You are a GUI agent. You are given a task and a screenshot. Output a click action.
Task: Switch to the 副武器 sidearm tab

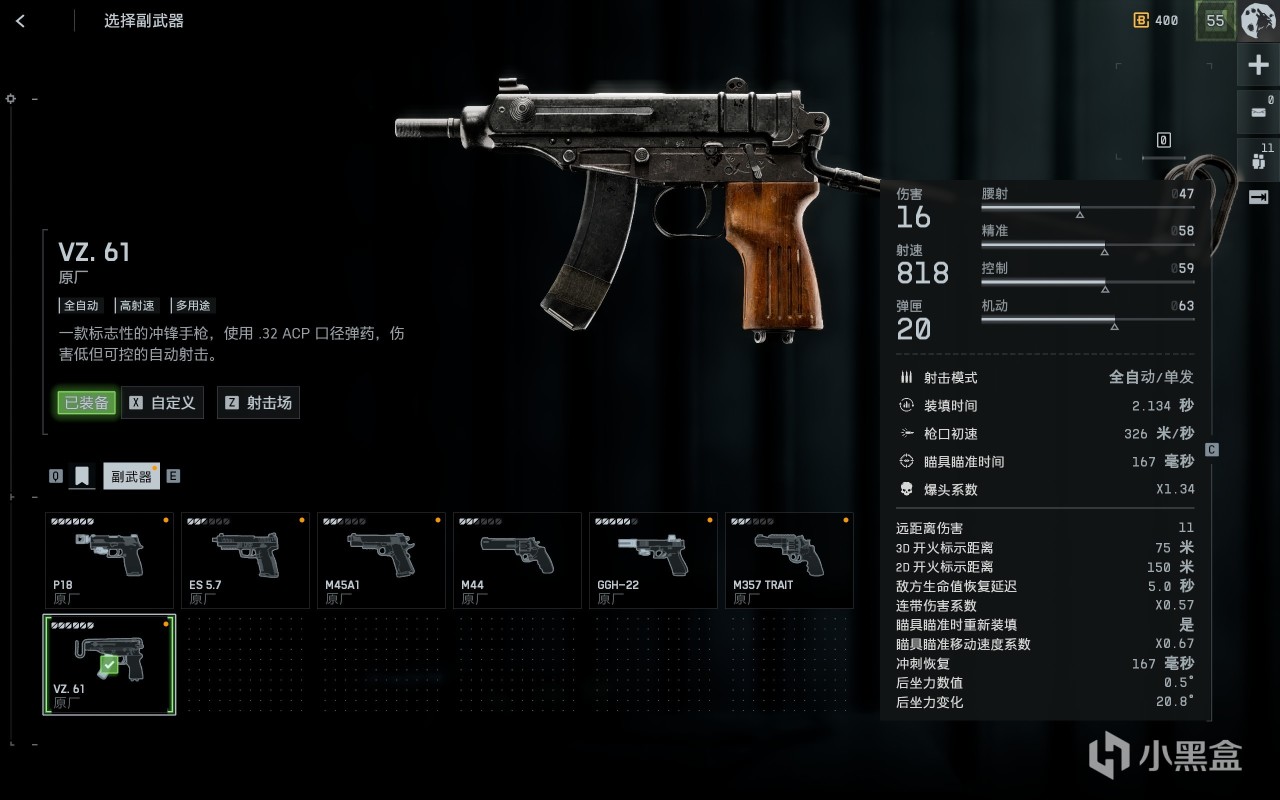pyautogui.click(x=131, y=477)
